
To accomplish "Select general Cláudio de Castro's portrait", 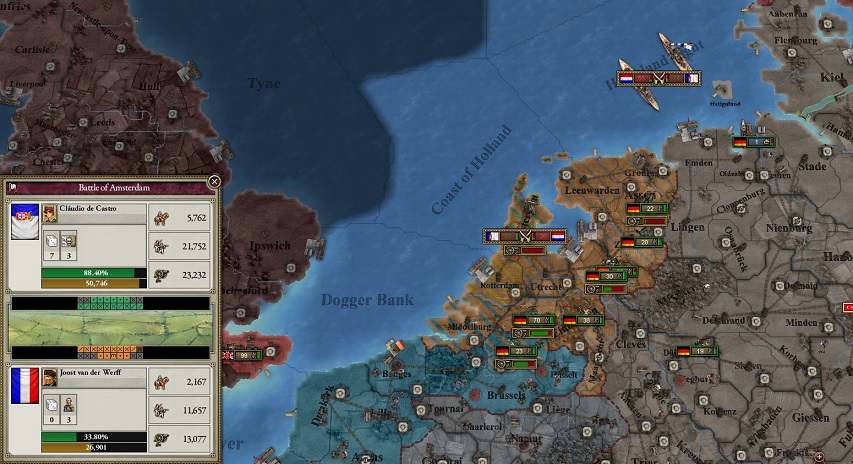I will pos(50,213).
